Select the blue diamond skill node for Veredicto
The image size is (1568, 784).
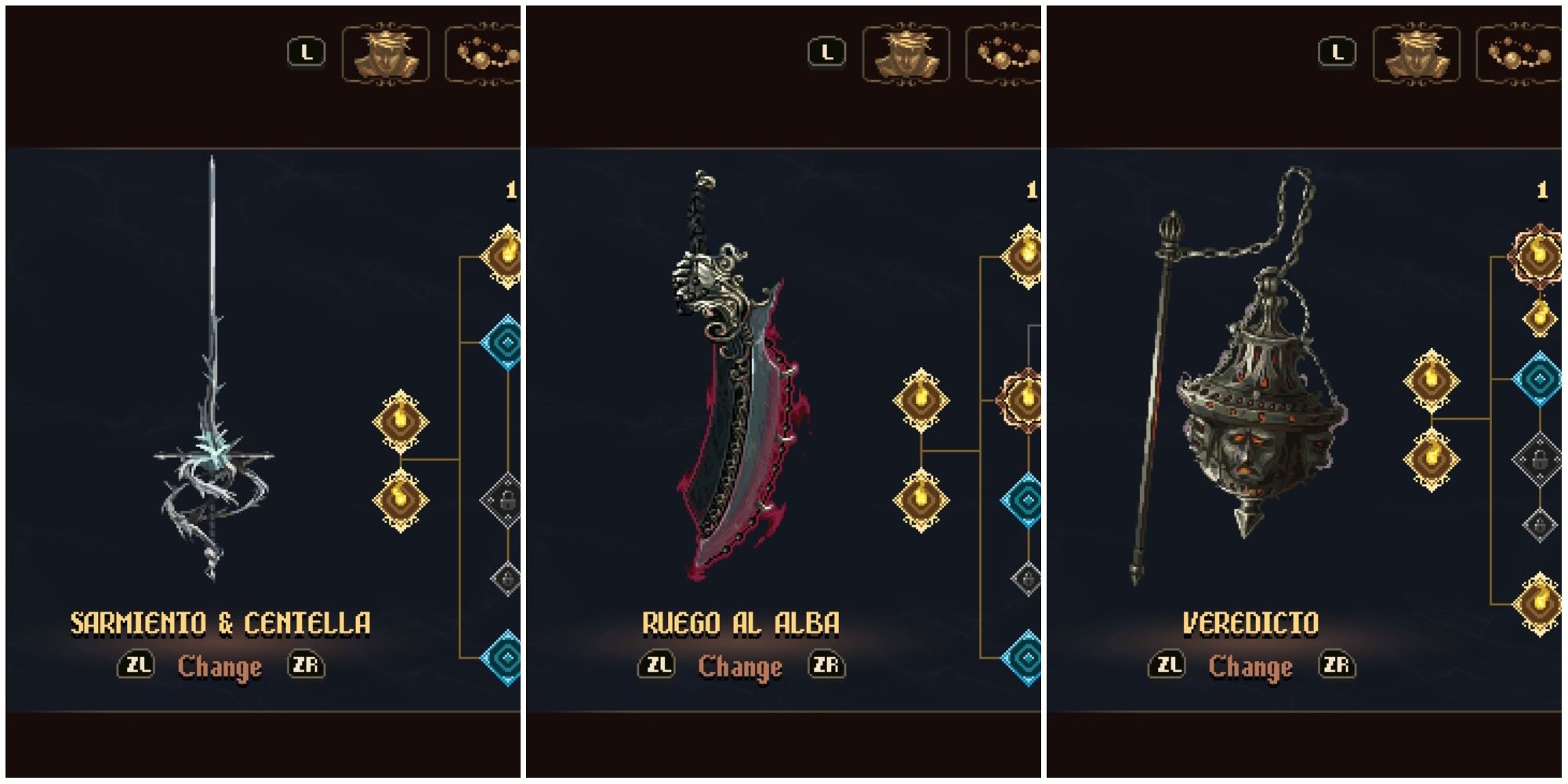point(1538,379)
